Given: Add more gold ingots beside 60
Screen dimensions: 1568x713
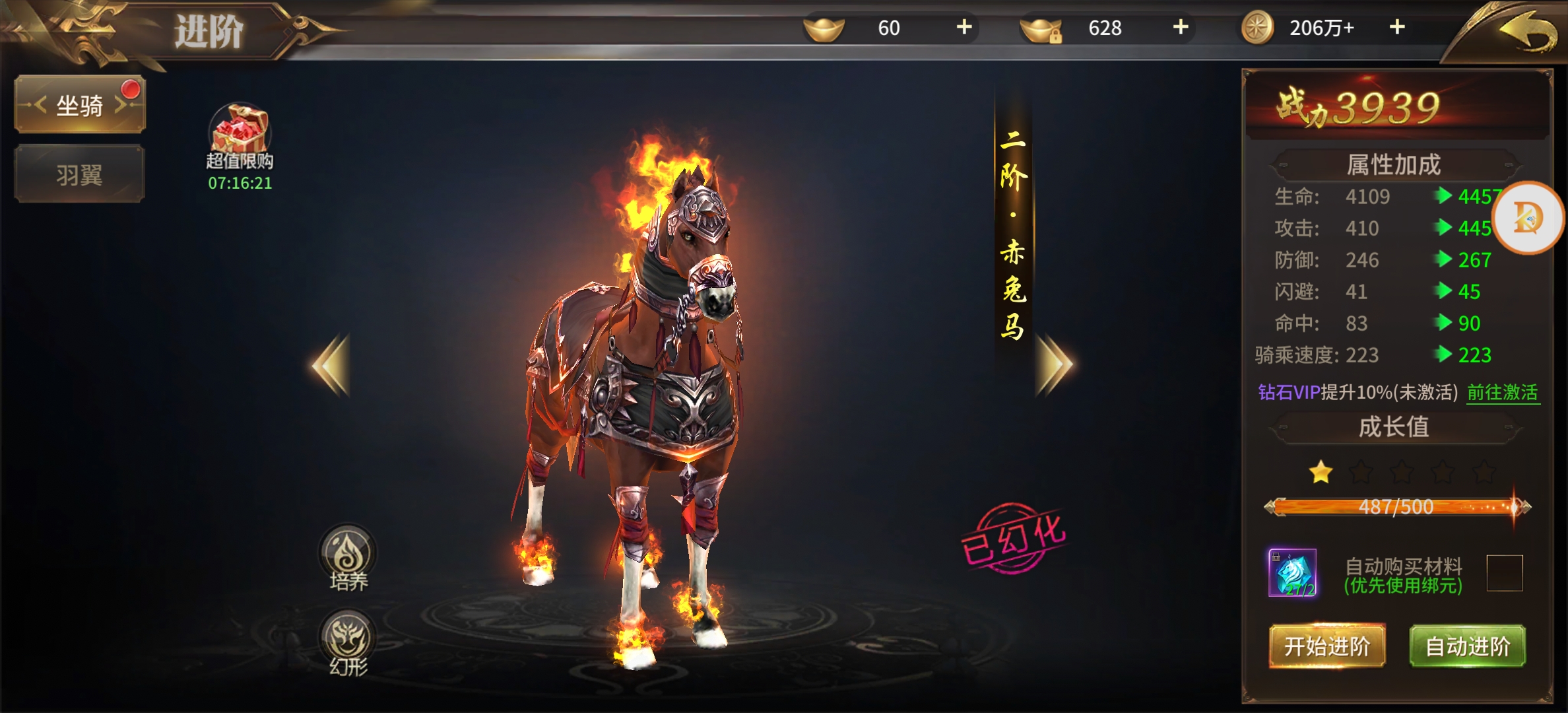Looking at the screenshot, I should click(964, 27).
